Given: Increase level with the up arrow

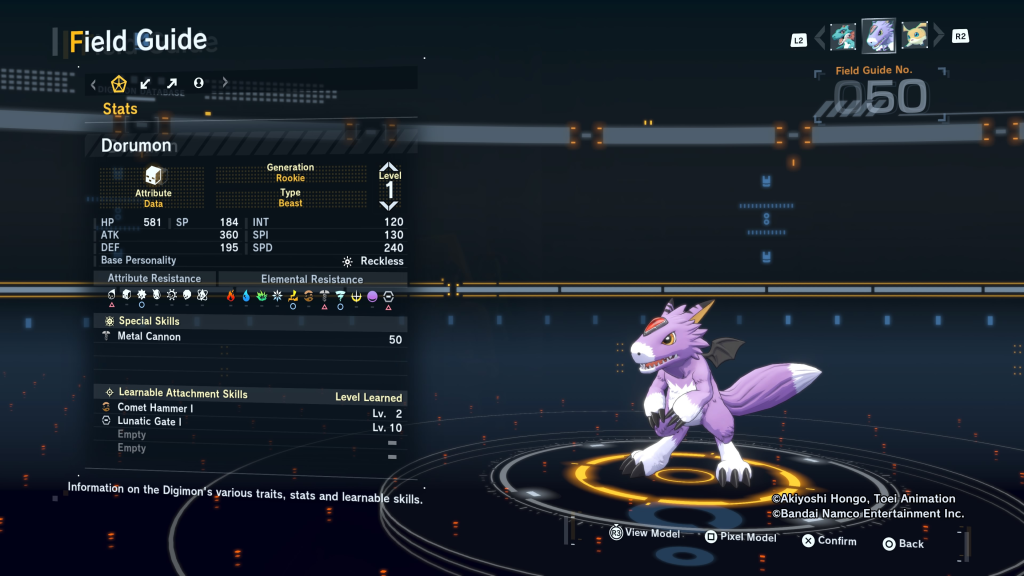Looking at the screenshot, I should point(389,167).
